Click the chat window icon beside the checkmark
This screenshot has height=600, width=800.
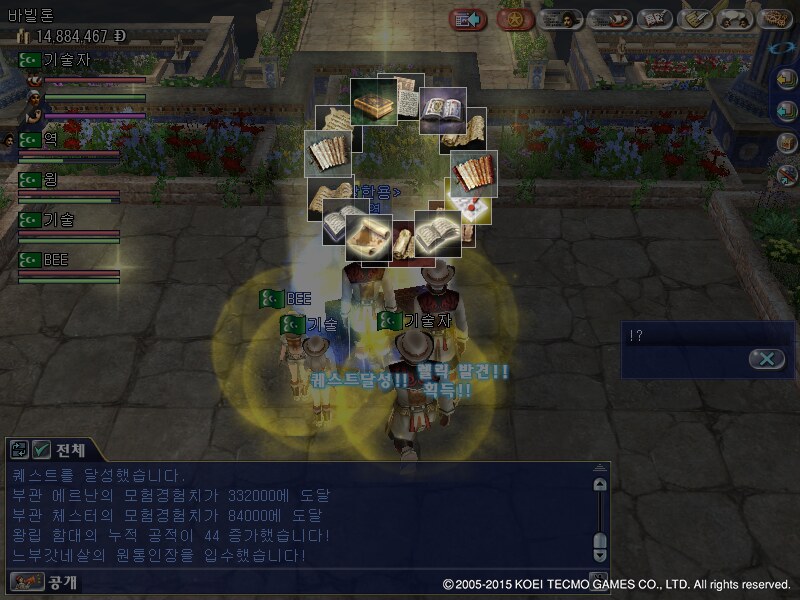19,450
